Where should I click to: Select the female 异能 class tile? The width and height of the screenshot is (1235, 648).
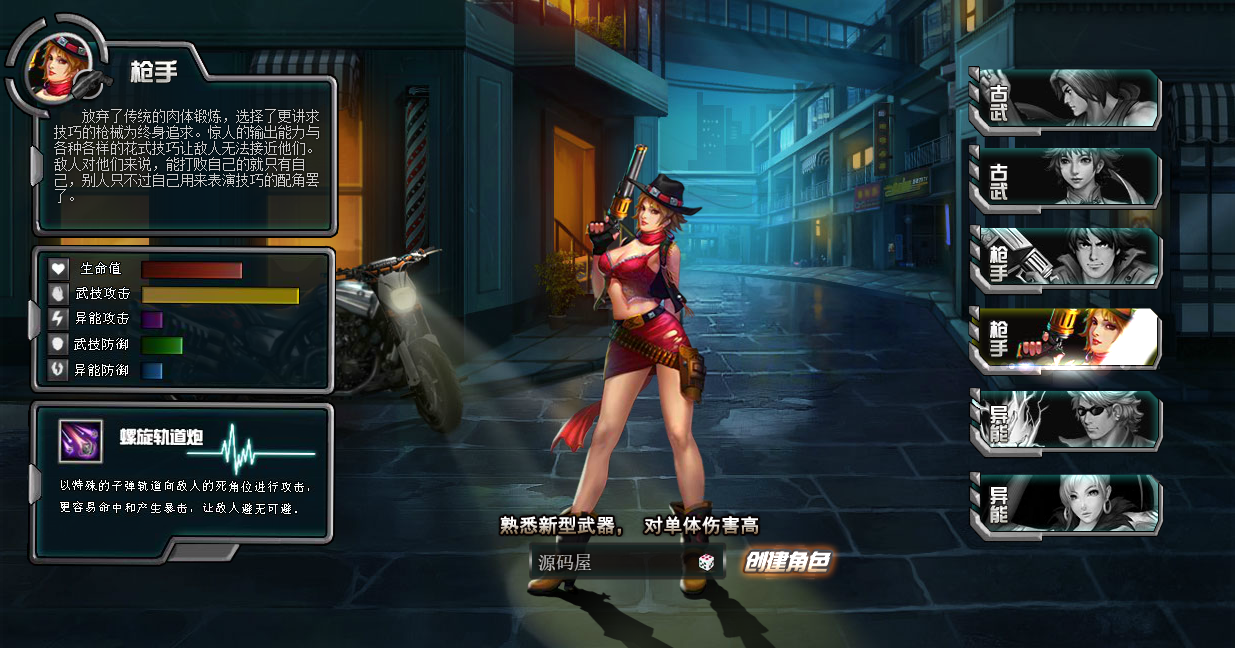click(x=1065, y=503)
